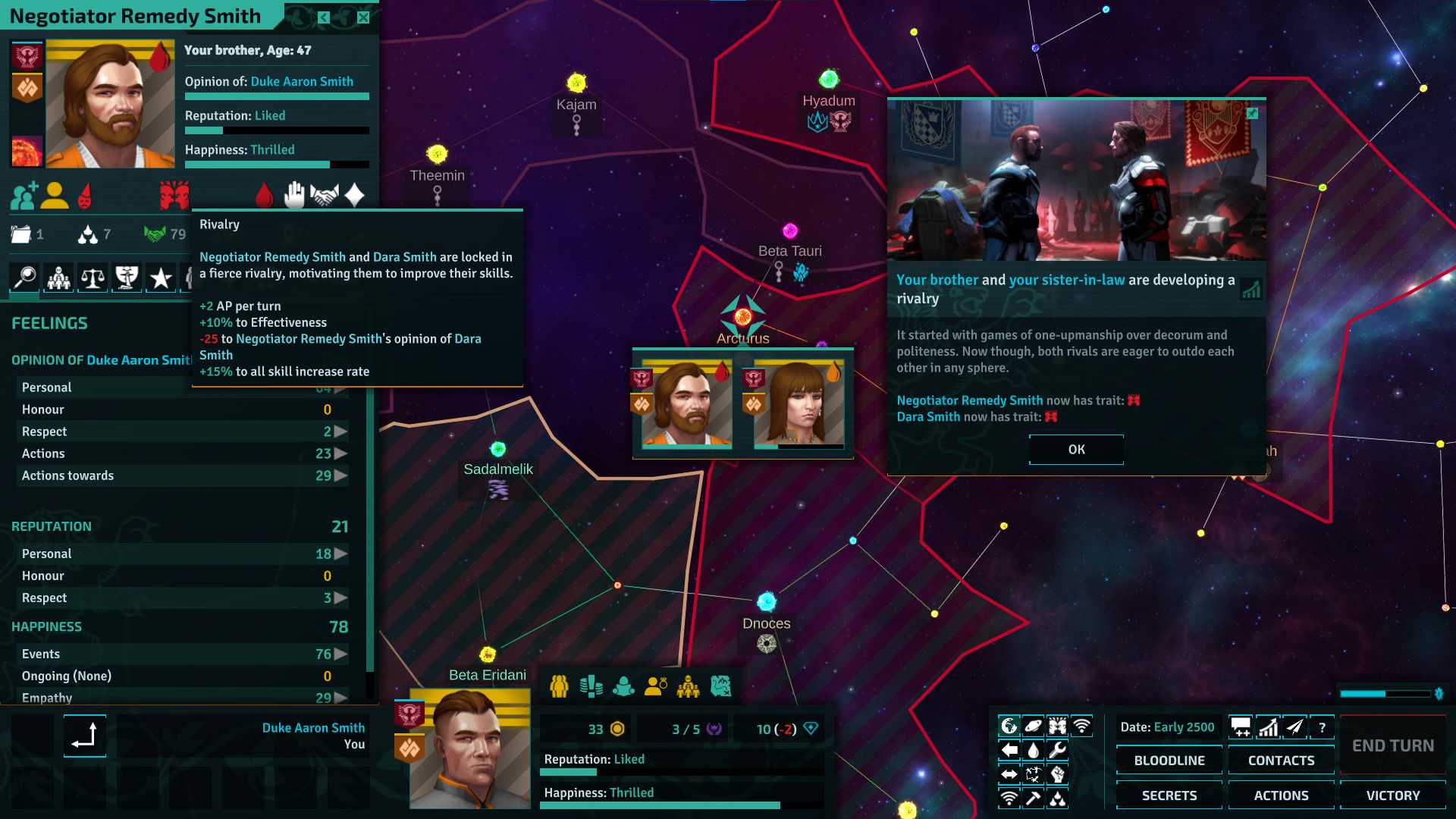
Task: Switch to the family tree tab
Action: click(x=58, y=278)
